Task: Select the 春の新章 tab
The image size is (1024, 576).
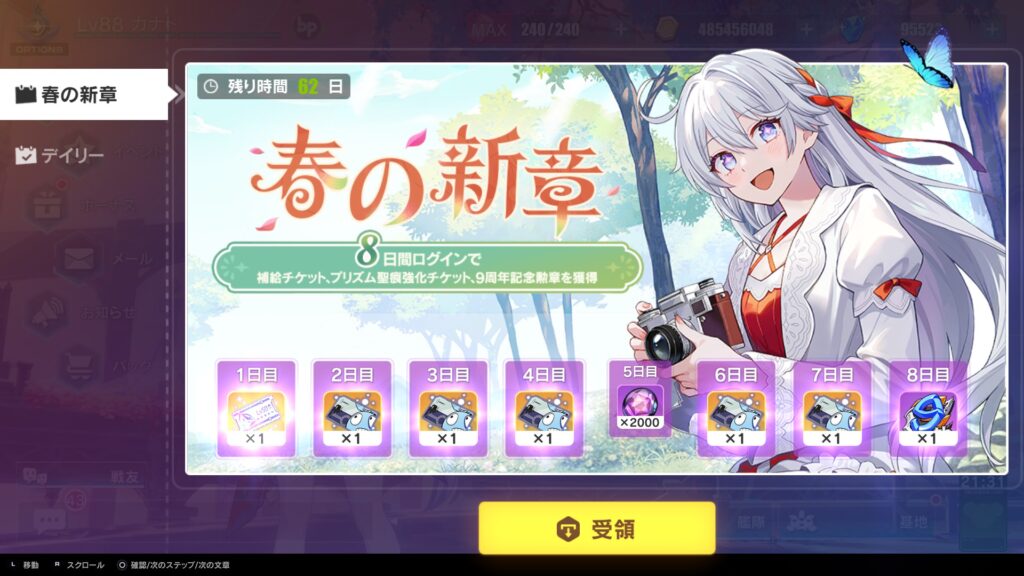Action: coord(82,95)
